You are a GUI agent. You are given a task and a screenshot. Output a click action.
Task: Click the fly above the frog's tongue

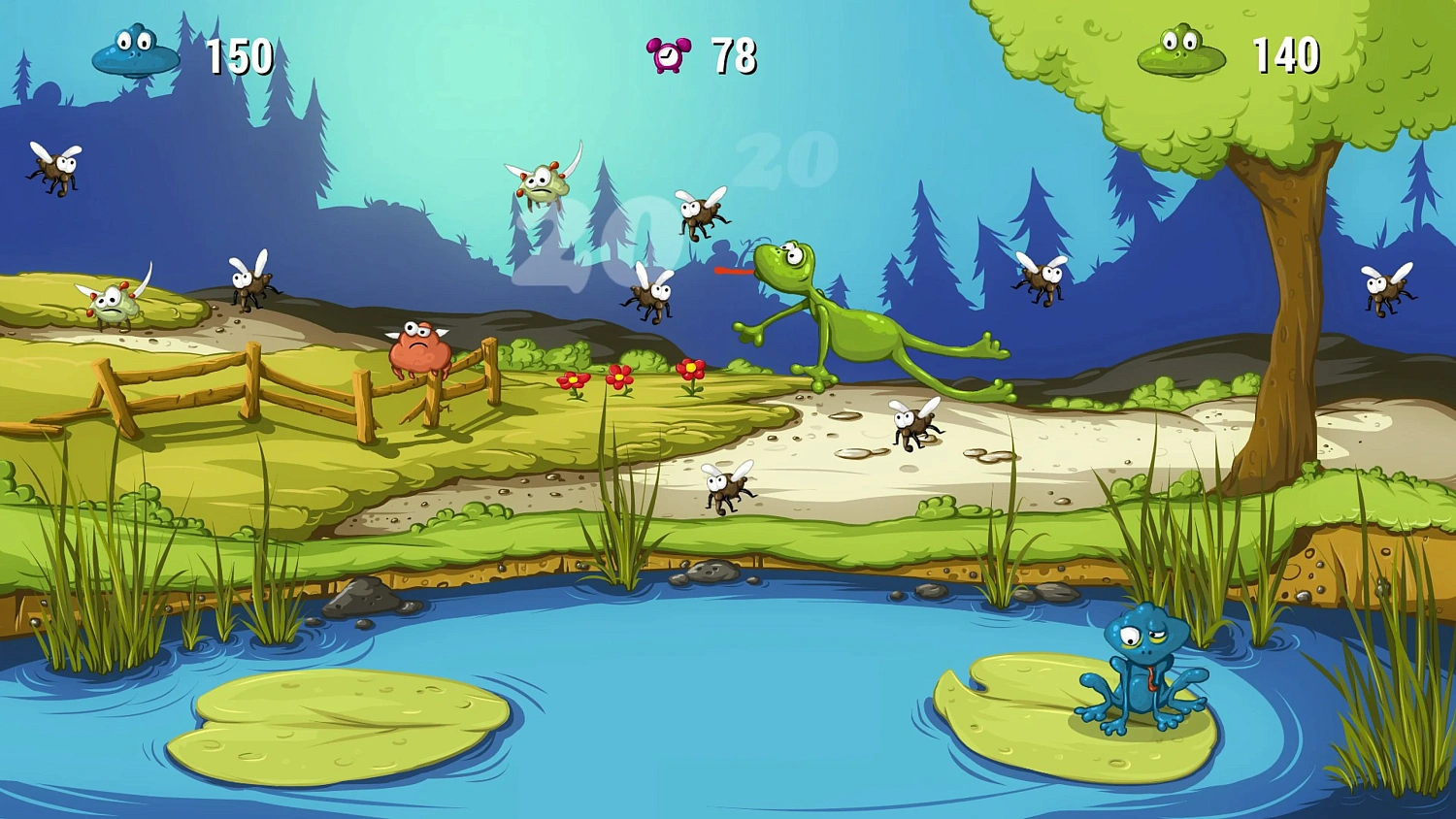click(x=704, y=213)
